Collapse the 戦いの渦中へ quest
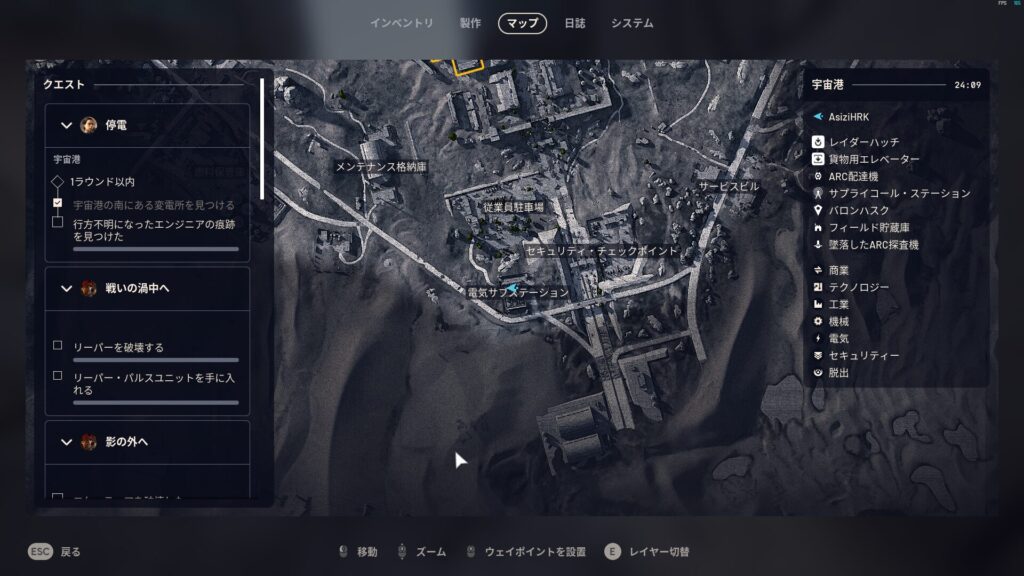Screen dimensions: 1024x576 pyautogui.click(x=67, y=288)
